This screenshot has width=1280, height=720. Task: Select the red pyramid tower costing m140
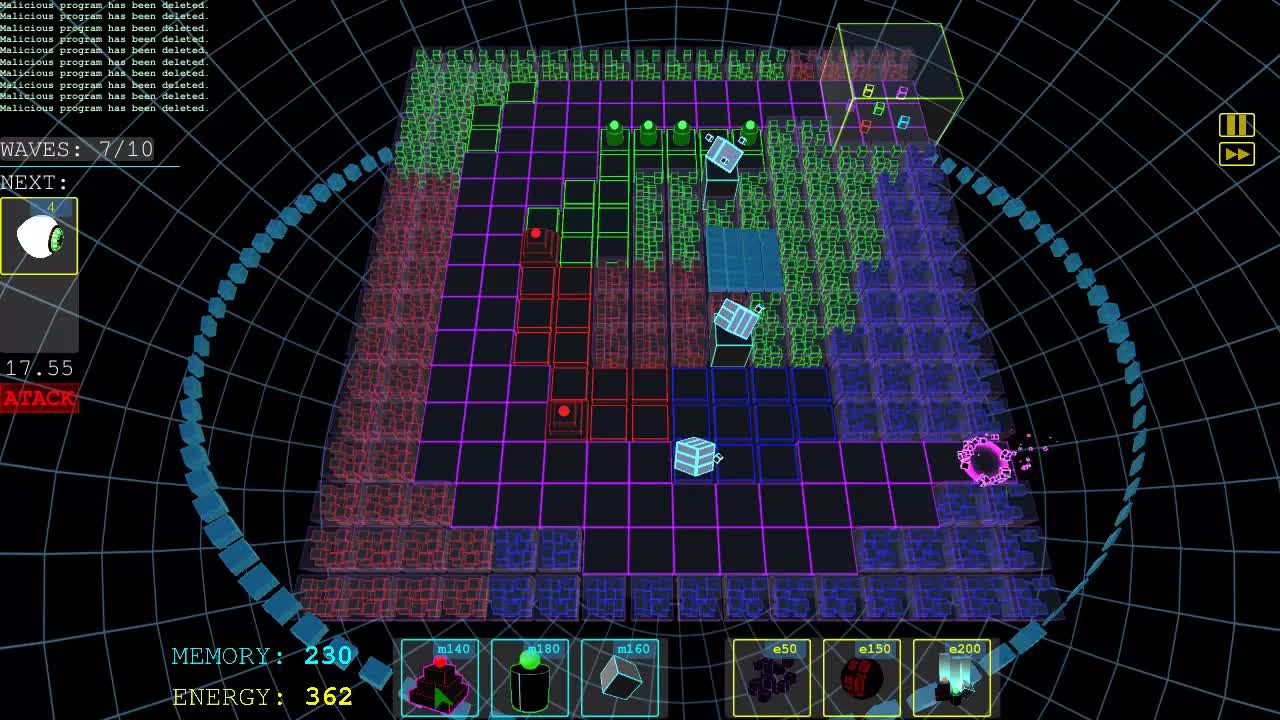coord(440,677)
